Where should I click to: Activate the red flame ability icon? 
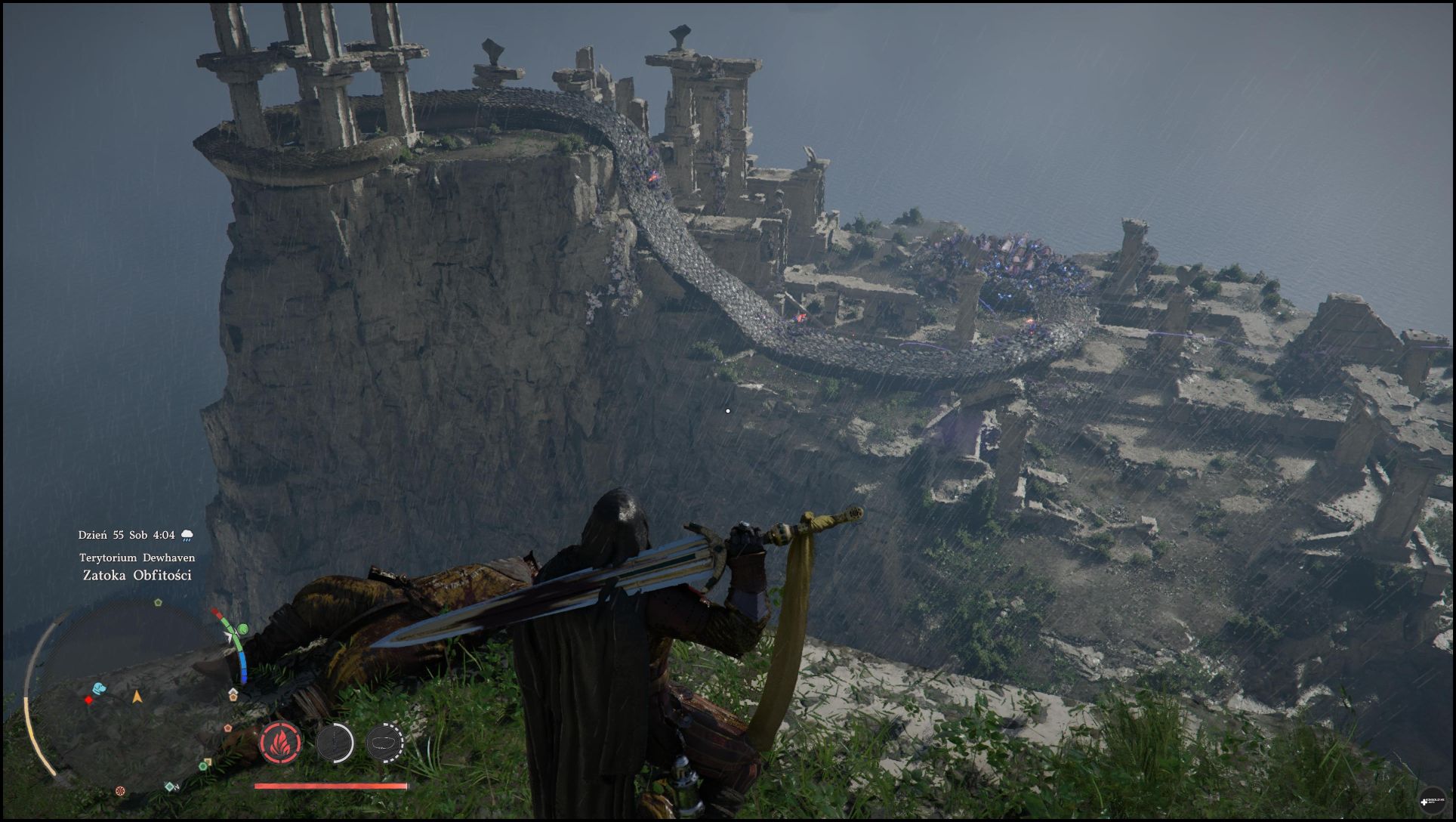tap(281, 742)
